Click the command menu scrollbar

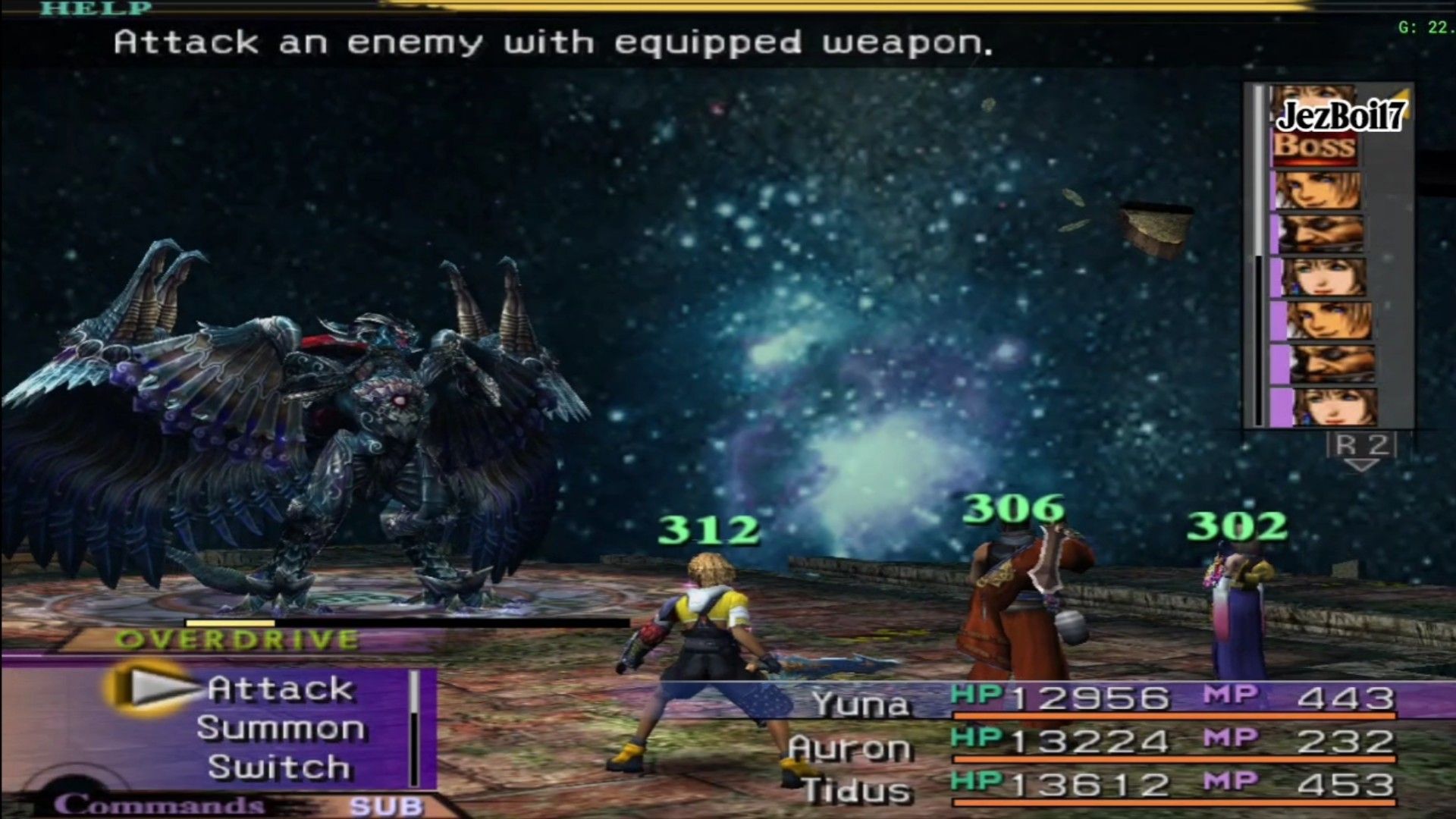(x=414, y=728)
